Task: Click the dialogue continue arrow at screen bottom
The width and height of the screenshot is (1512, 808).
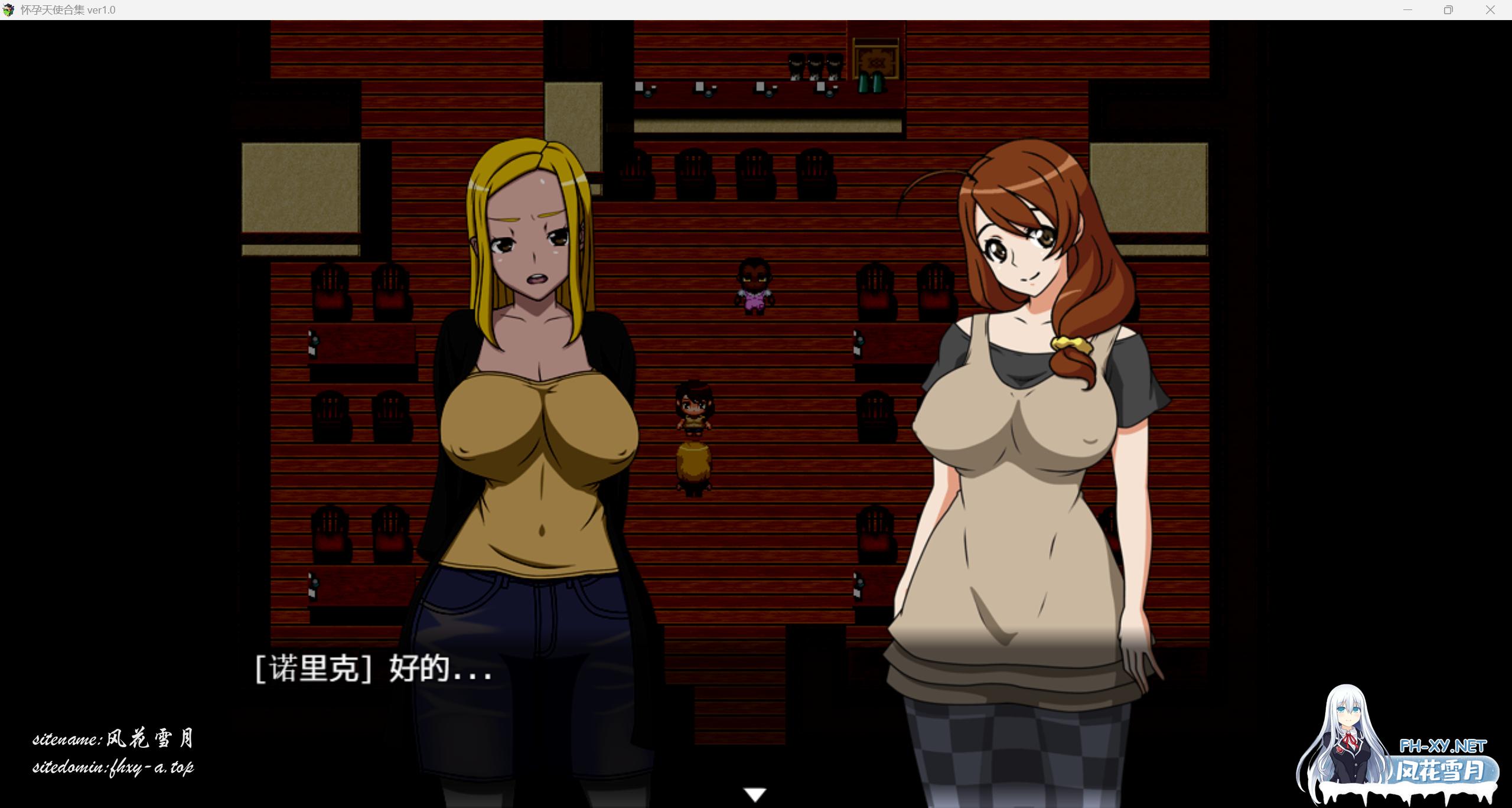Action: coord(755,794)
